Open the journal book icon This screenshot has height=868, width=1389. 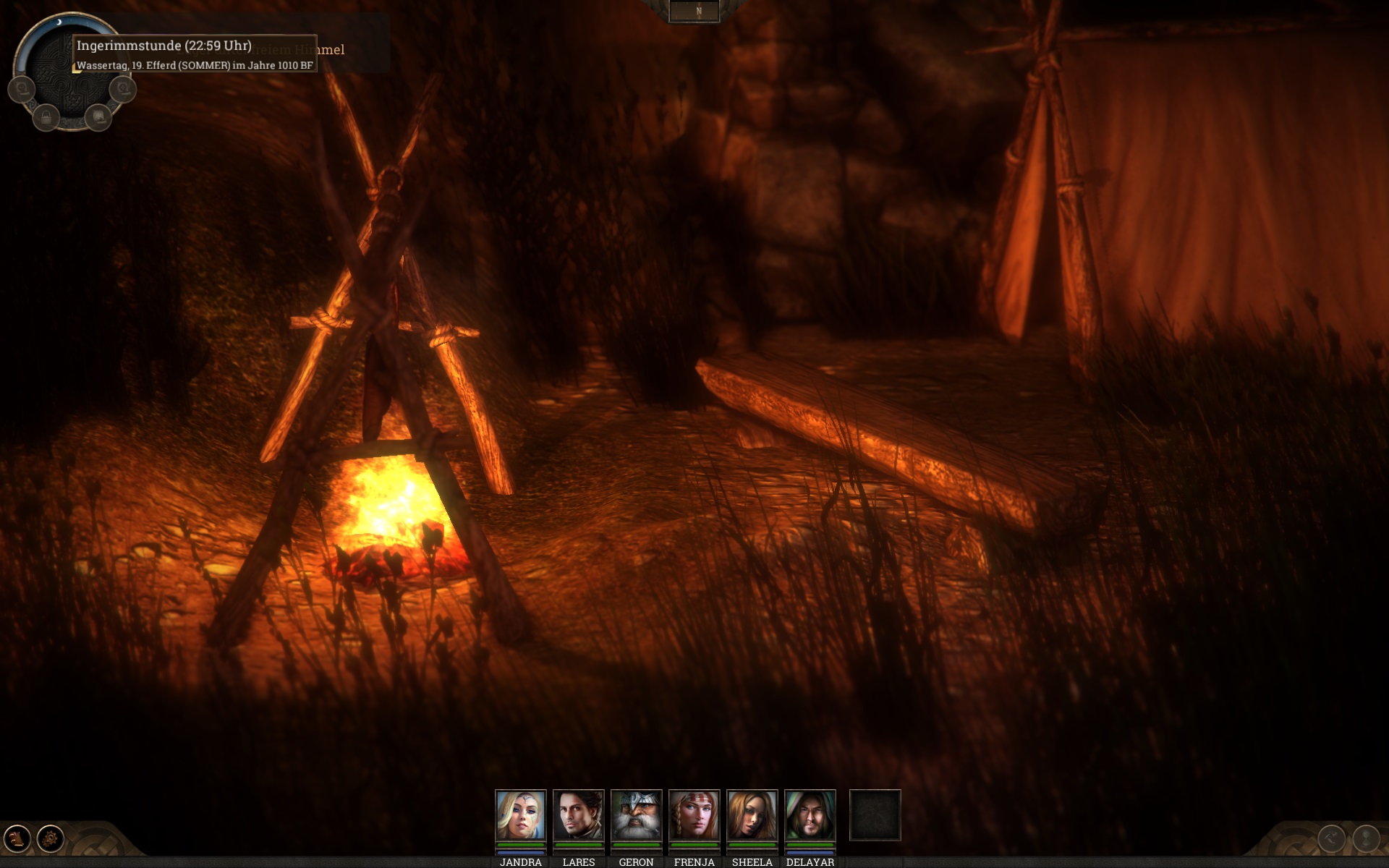(x=17, y=838)
